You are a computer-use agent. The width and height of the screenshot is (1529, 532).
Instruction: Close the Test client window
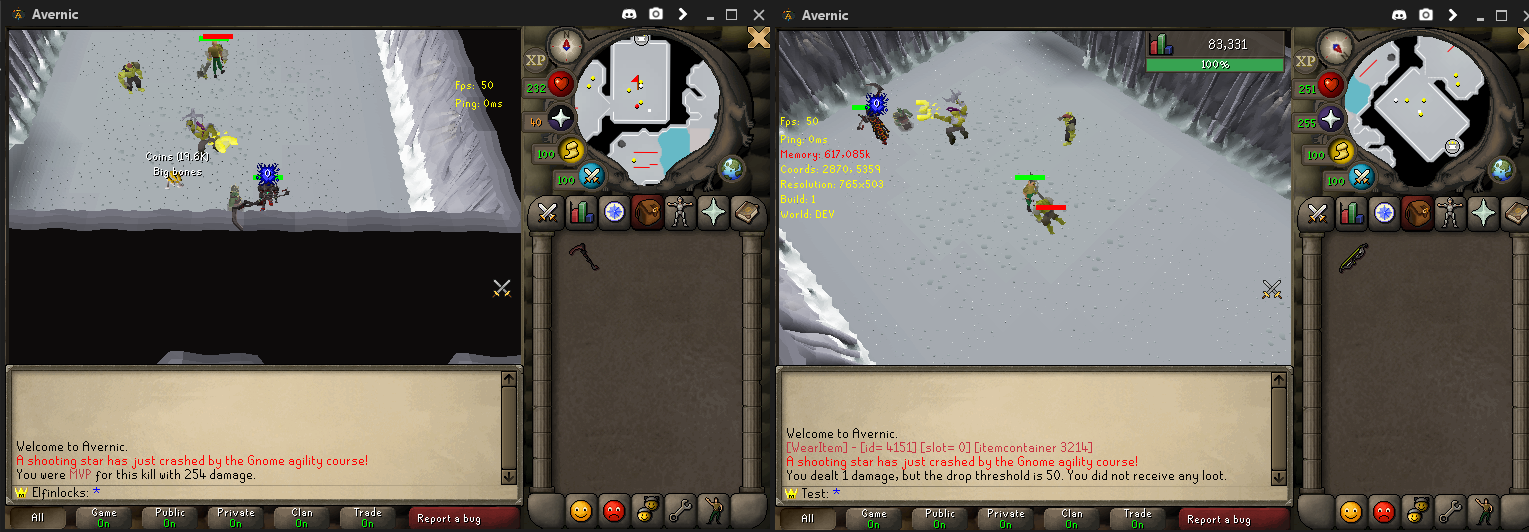click(x=1511, y=14)
